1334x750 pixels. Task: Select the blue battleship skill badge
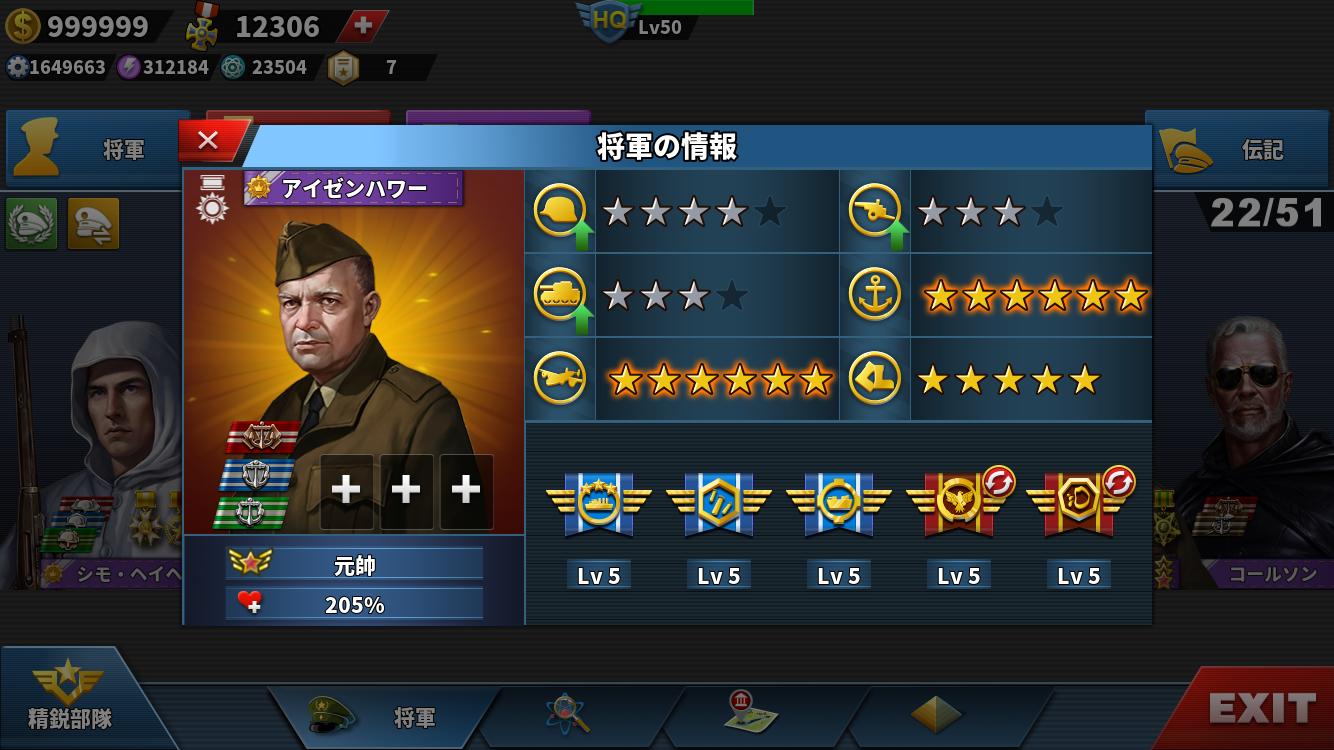coord(598,501)
